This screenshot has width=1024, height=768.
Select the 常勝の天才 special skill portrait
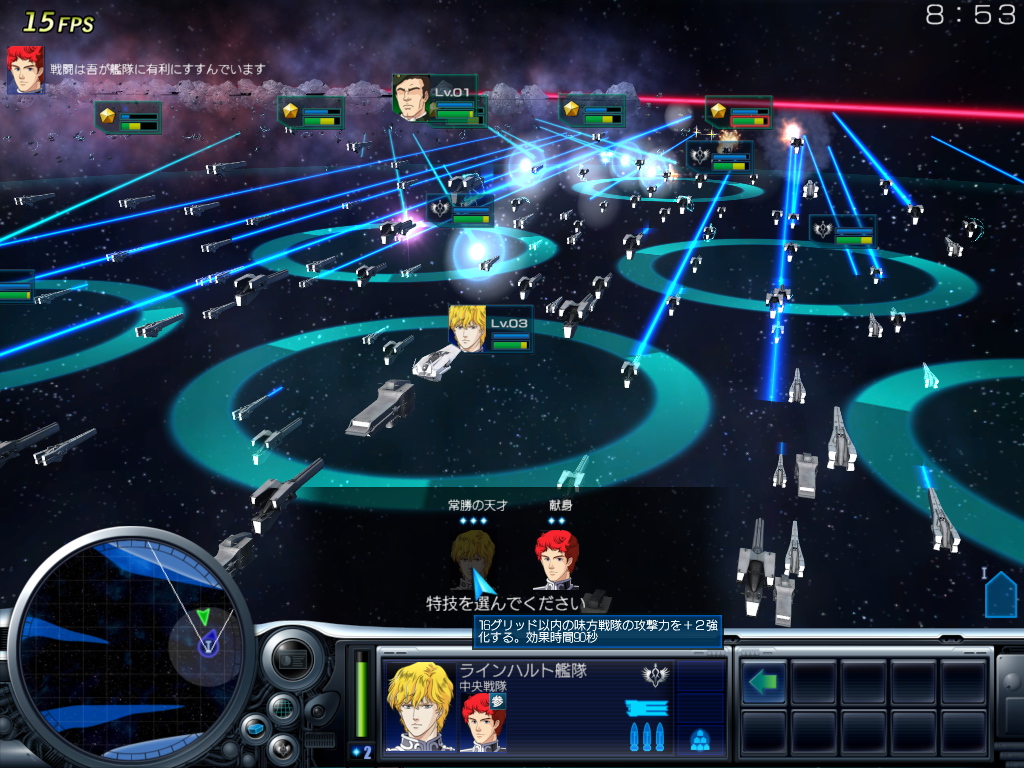tap(472, 559)
